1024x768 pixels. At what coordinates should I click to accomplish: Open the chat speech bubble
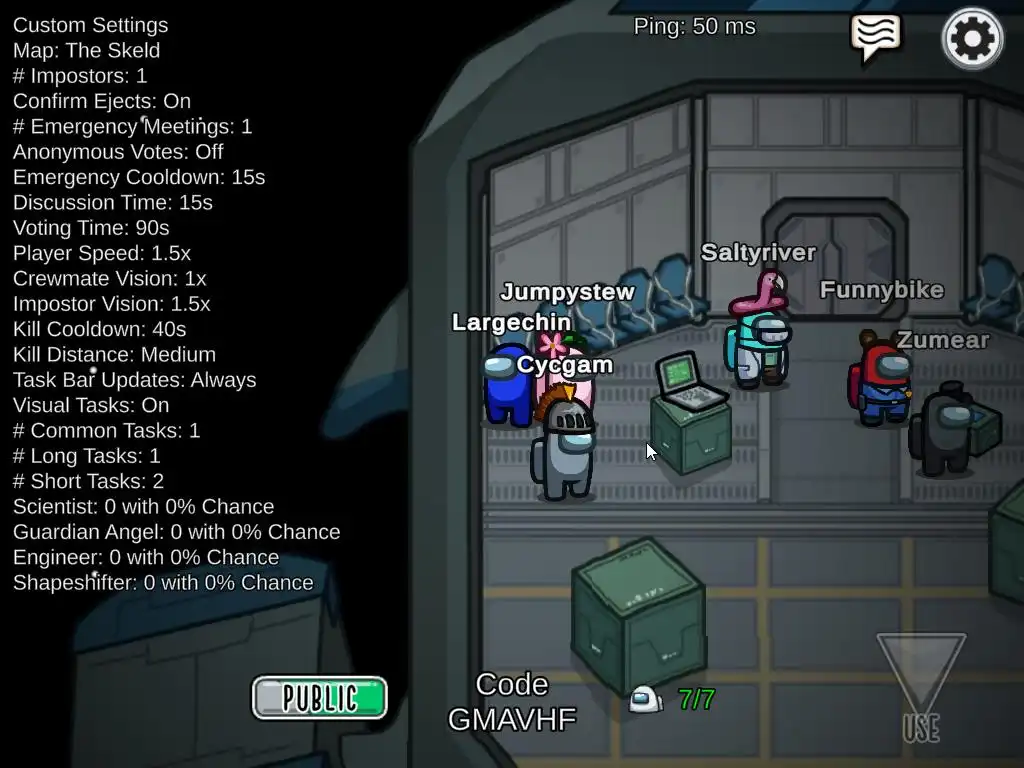pyautogui.click(x=875, y=37)
